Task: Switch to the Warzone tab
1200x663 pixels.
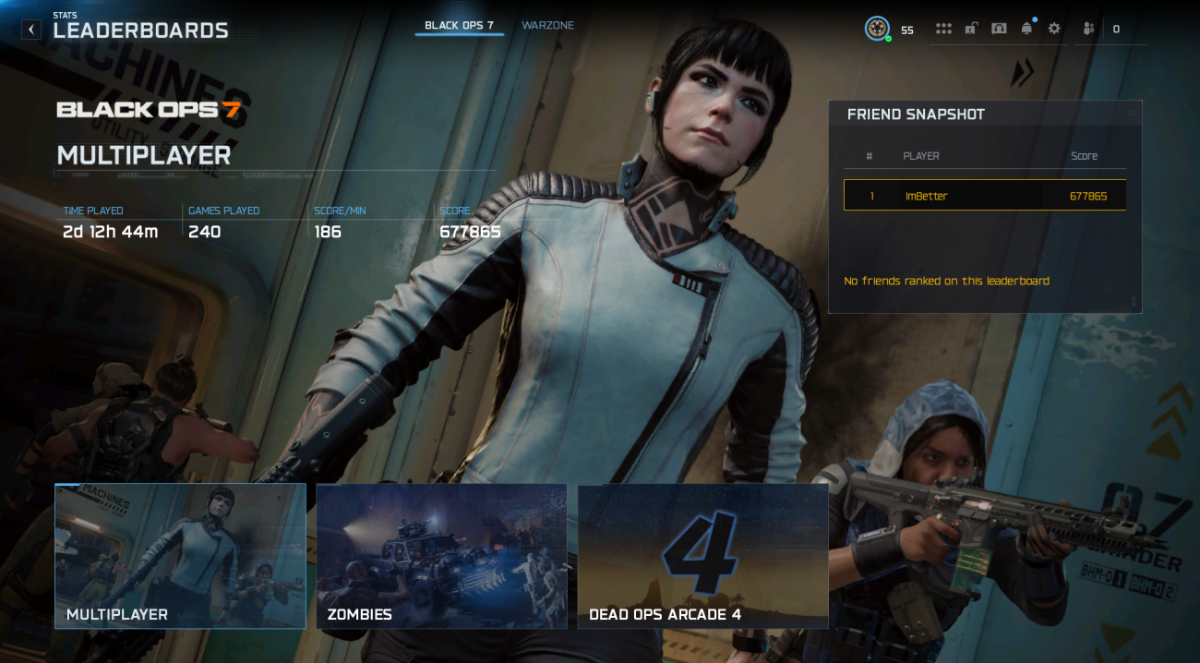Action: pos(548,25)
